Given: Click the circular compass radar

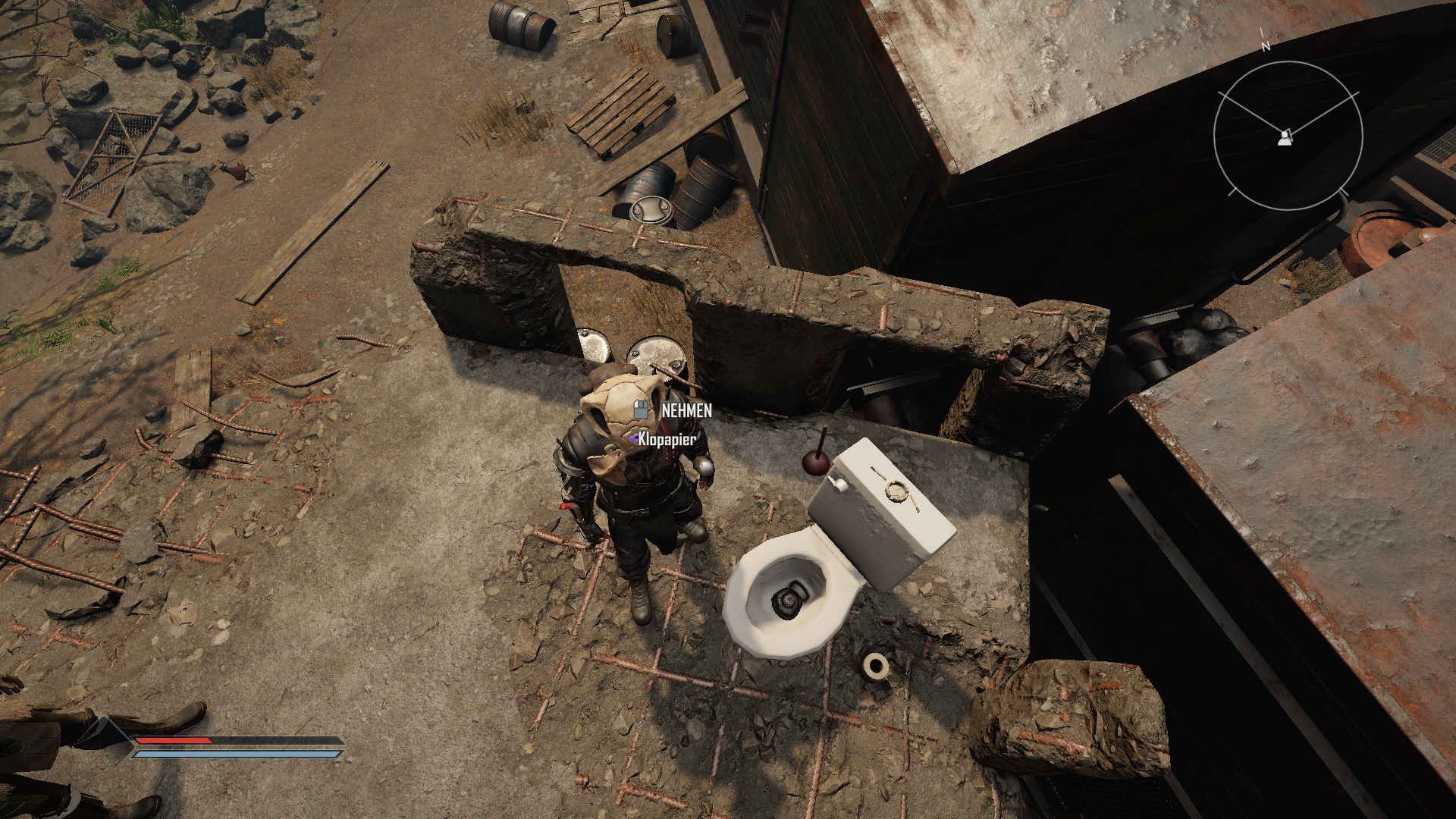Looking at the screenshot, I should pos(1288,136).
